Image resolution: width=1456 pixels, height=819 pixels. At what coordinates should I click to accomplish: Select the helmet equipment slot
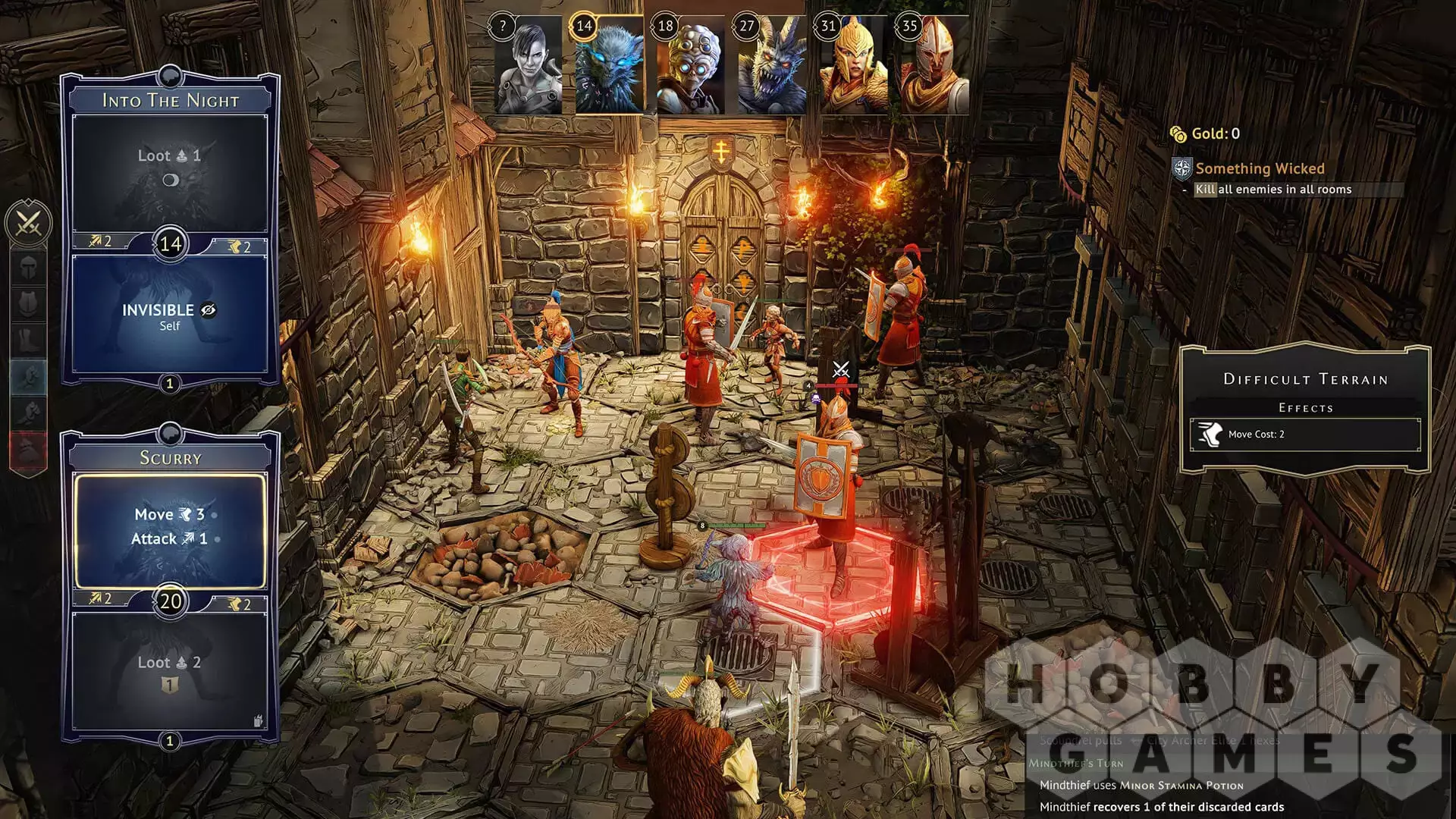[29, 268]
